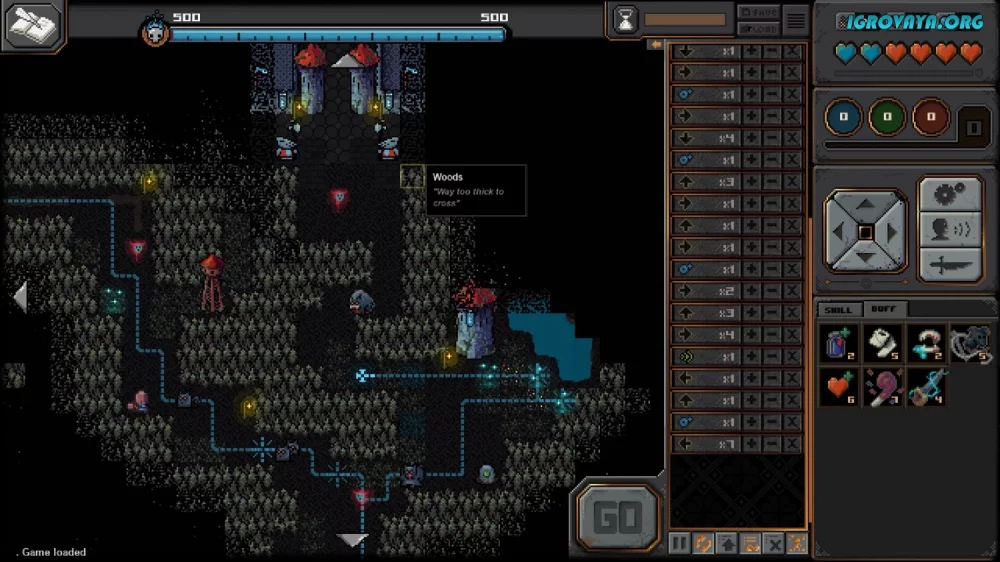The image size is (1000, 562).
Task: Use the red heart heal item
Action: pos(839,387)
